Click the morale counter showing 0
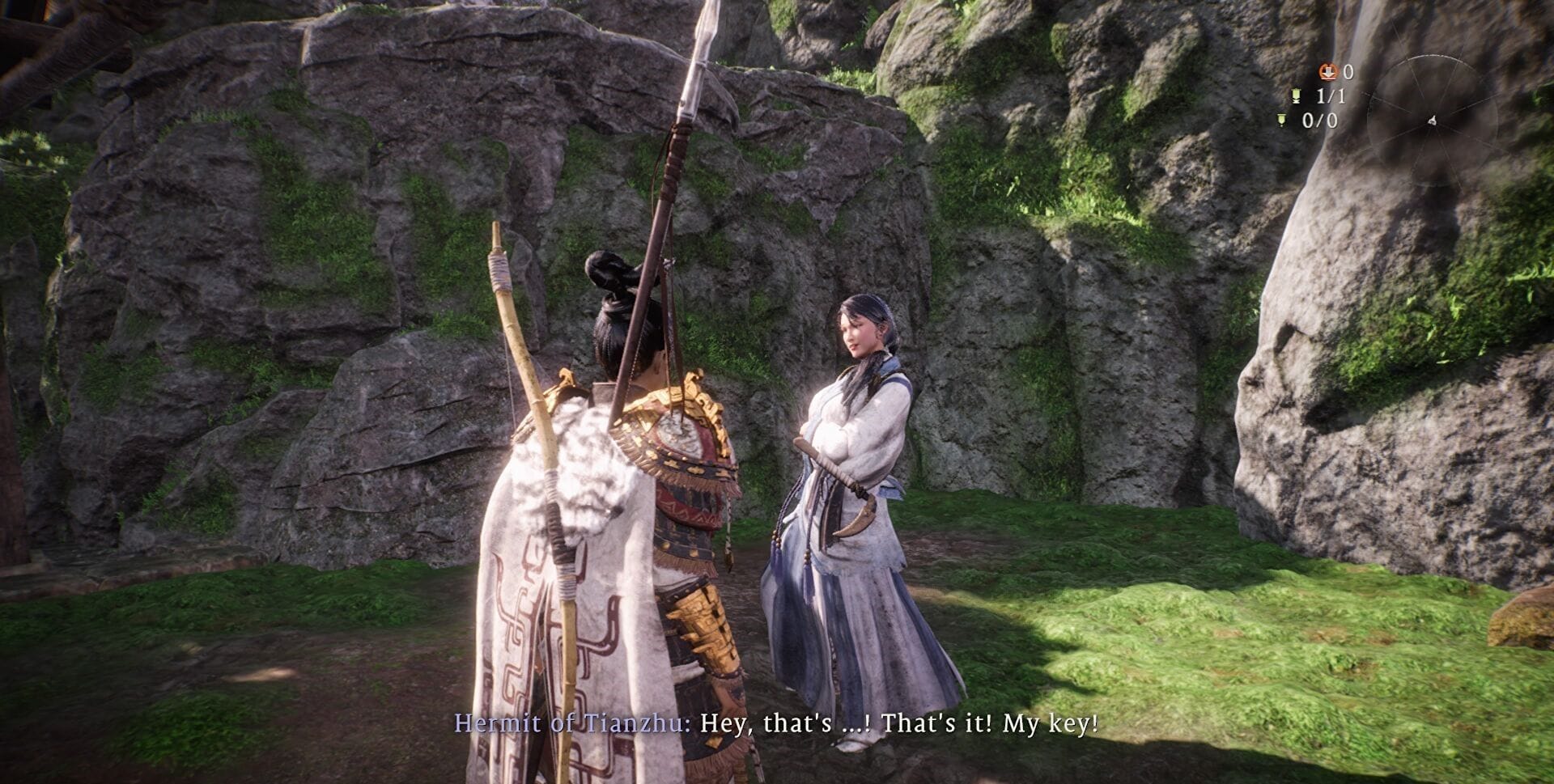1554x784 pixels. (x=1349, y=73)
